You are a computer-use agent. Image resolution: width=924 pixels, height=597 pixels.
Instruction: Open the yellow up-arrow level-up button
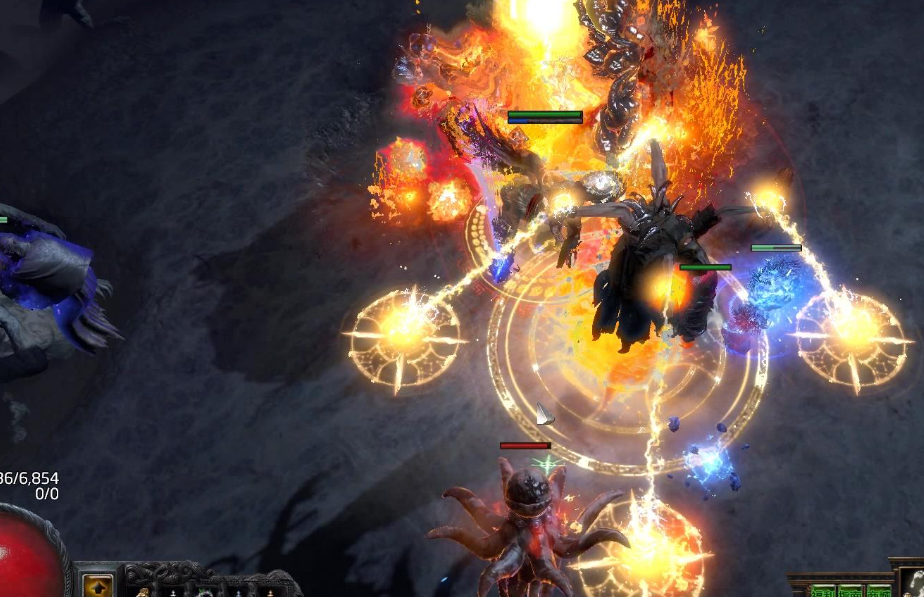[98, 586]
